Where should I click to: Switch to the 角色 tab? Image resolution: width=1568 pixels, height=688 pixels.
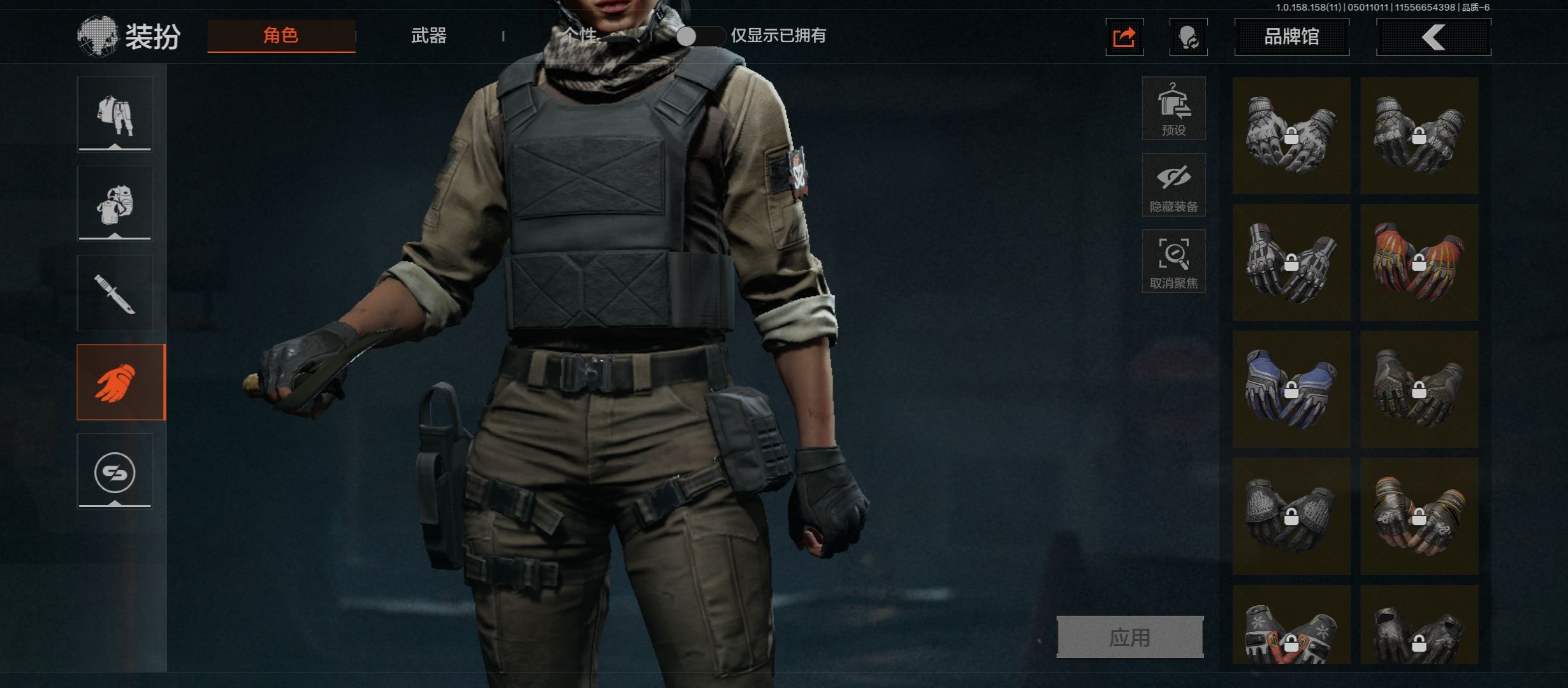coord(281,36)
